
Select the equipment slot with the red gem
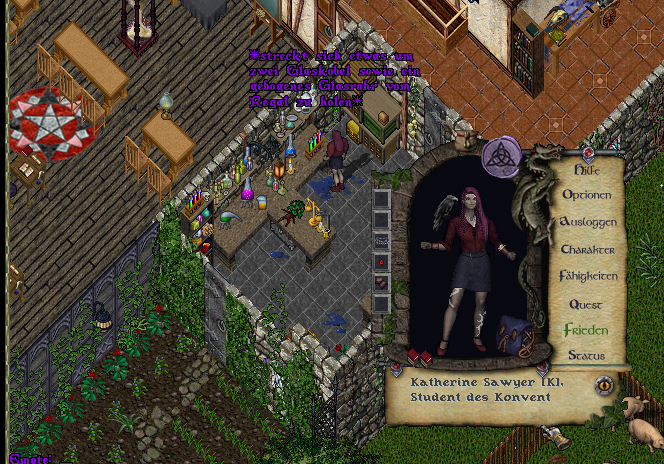click(x=381, y=261)
